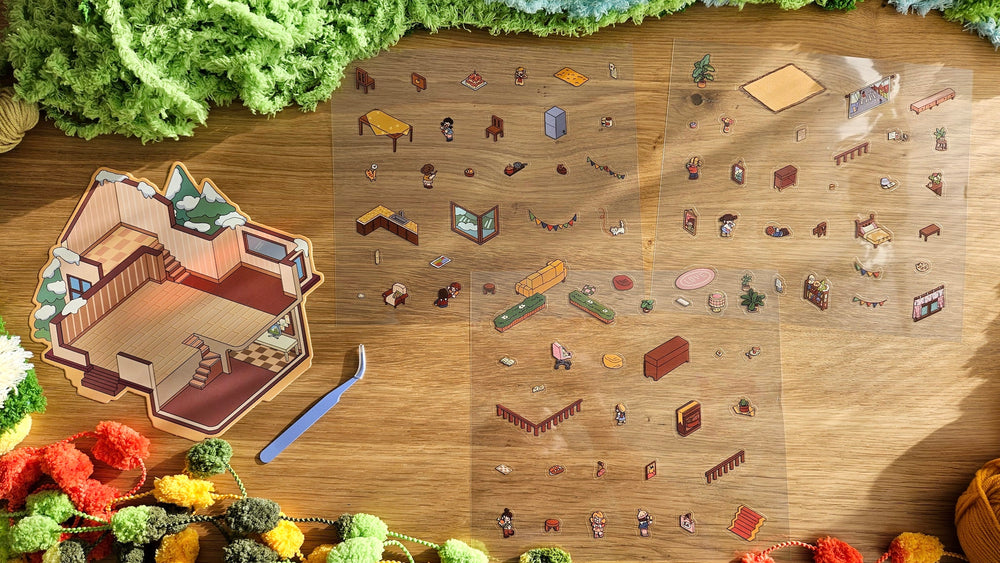This screenshot has width=1000, height=563.
Task: Select the red-brown cabinet sticker
Action: (x=666, y=357)
